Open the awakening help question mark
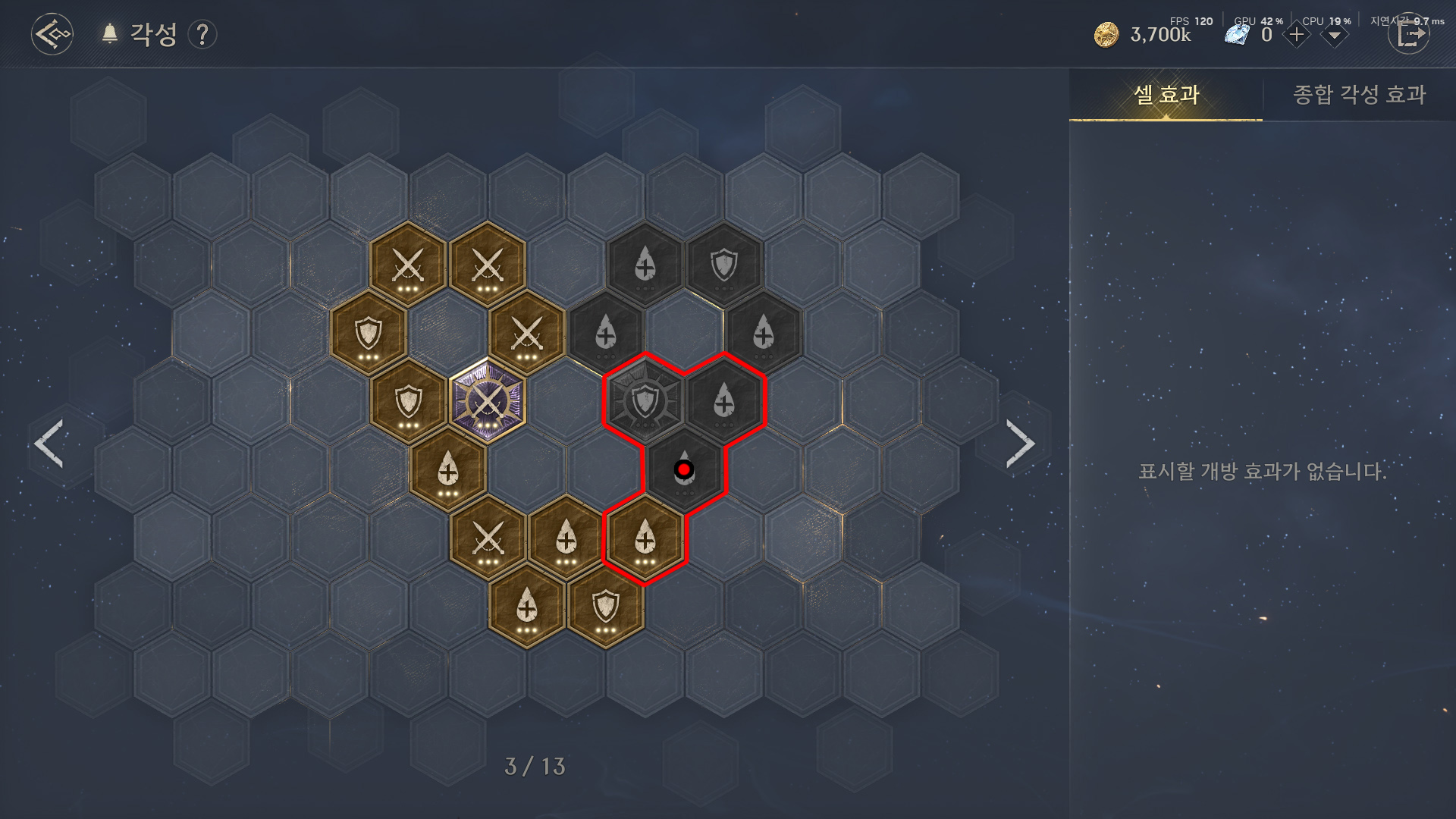This screenshot has width=1456, height=819. [x=202, y=35]
